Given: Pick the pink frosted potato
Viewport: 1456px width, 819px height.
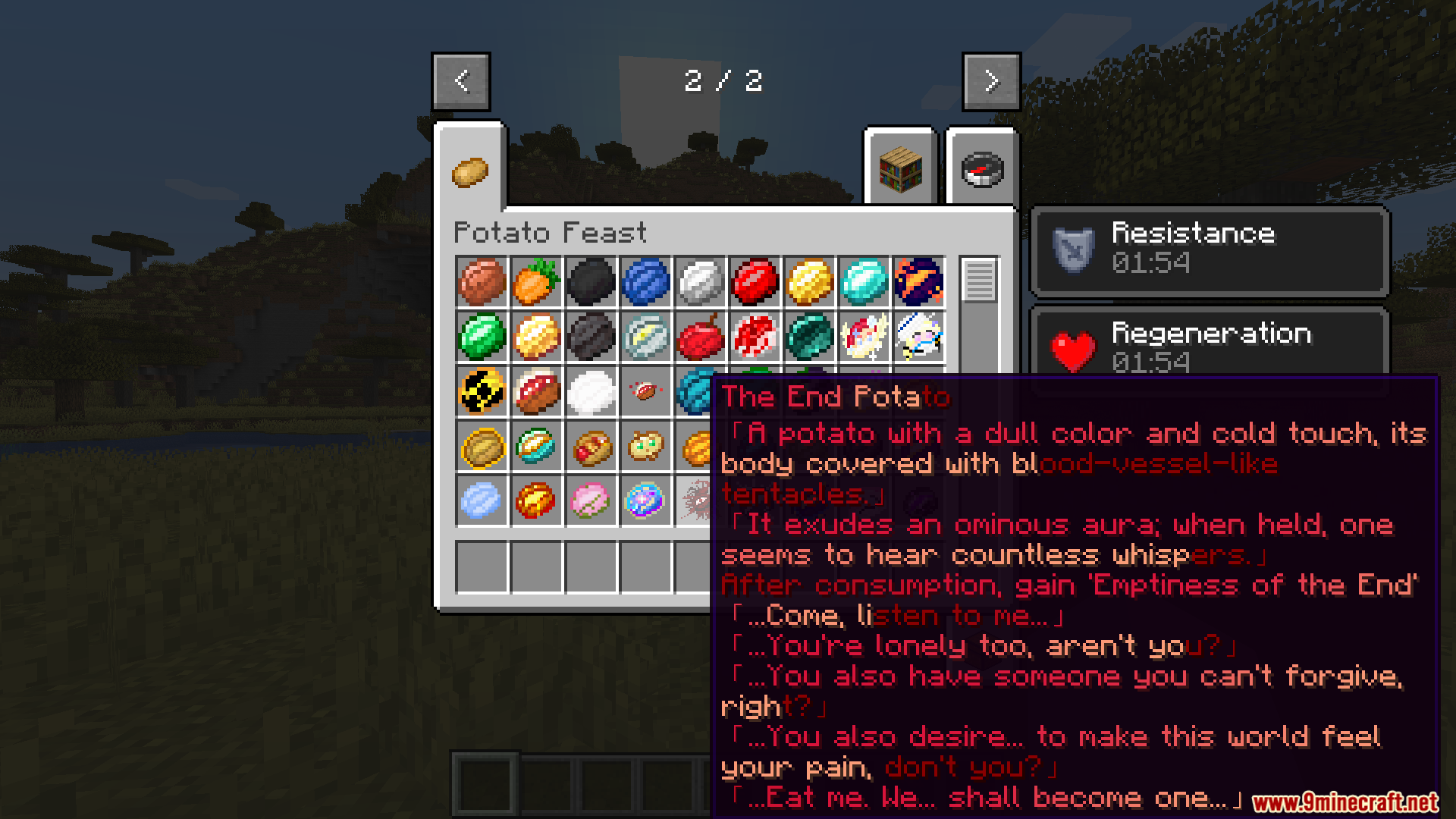Looking at the screenshot, I should (591, 500).
